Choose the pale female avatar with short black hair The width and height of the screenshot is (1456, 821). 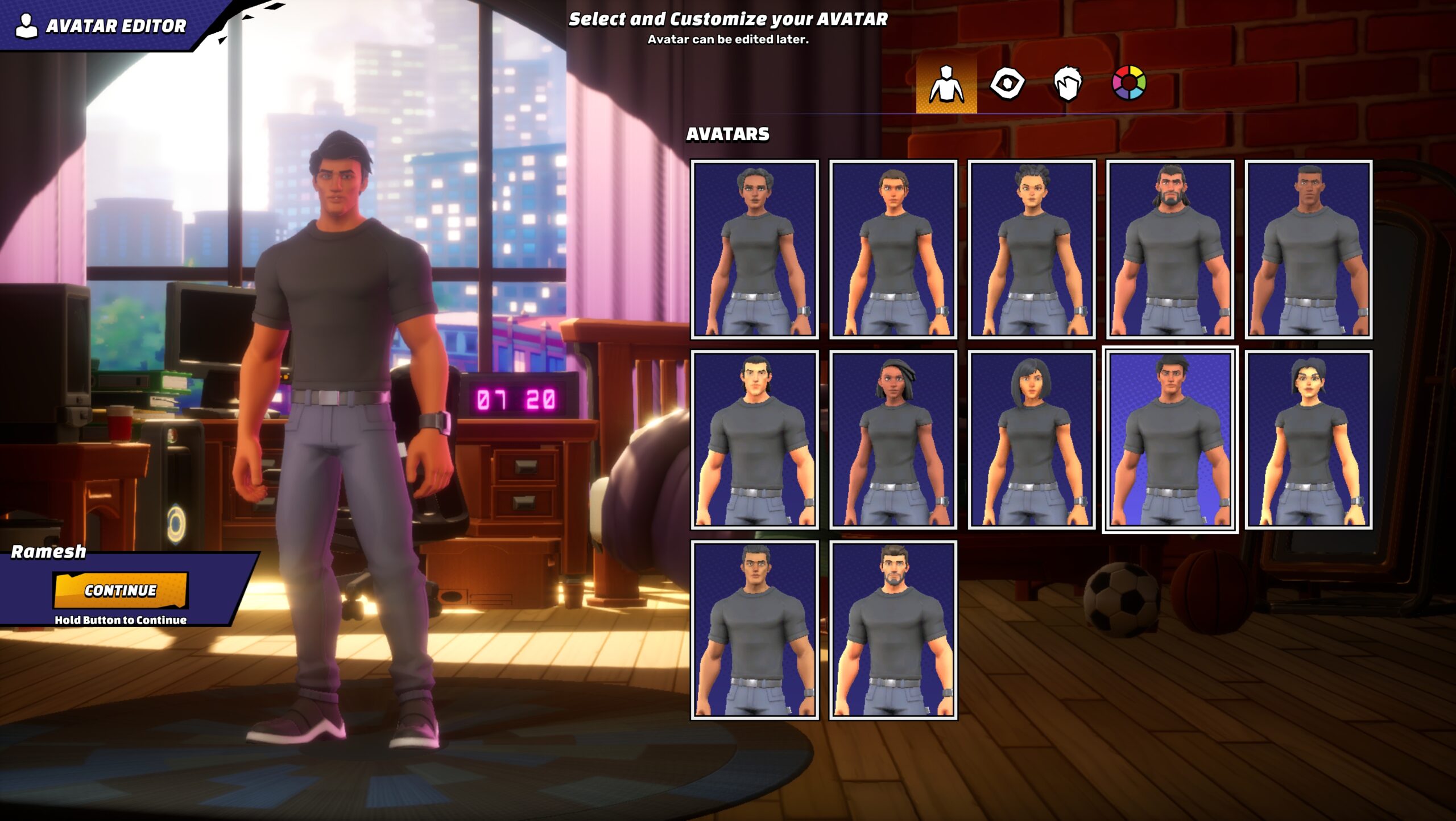(x=1308, y=439)
